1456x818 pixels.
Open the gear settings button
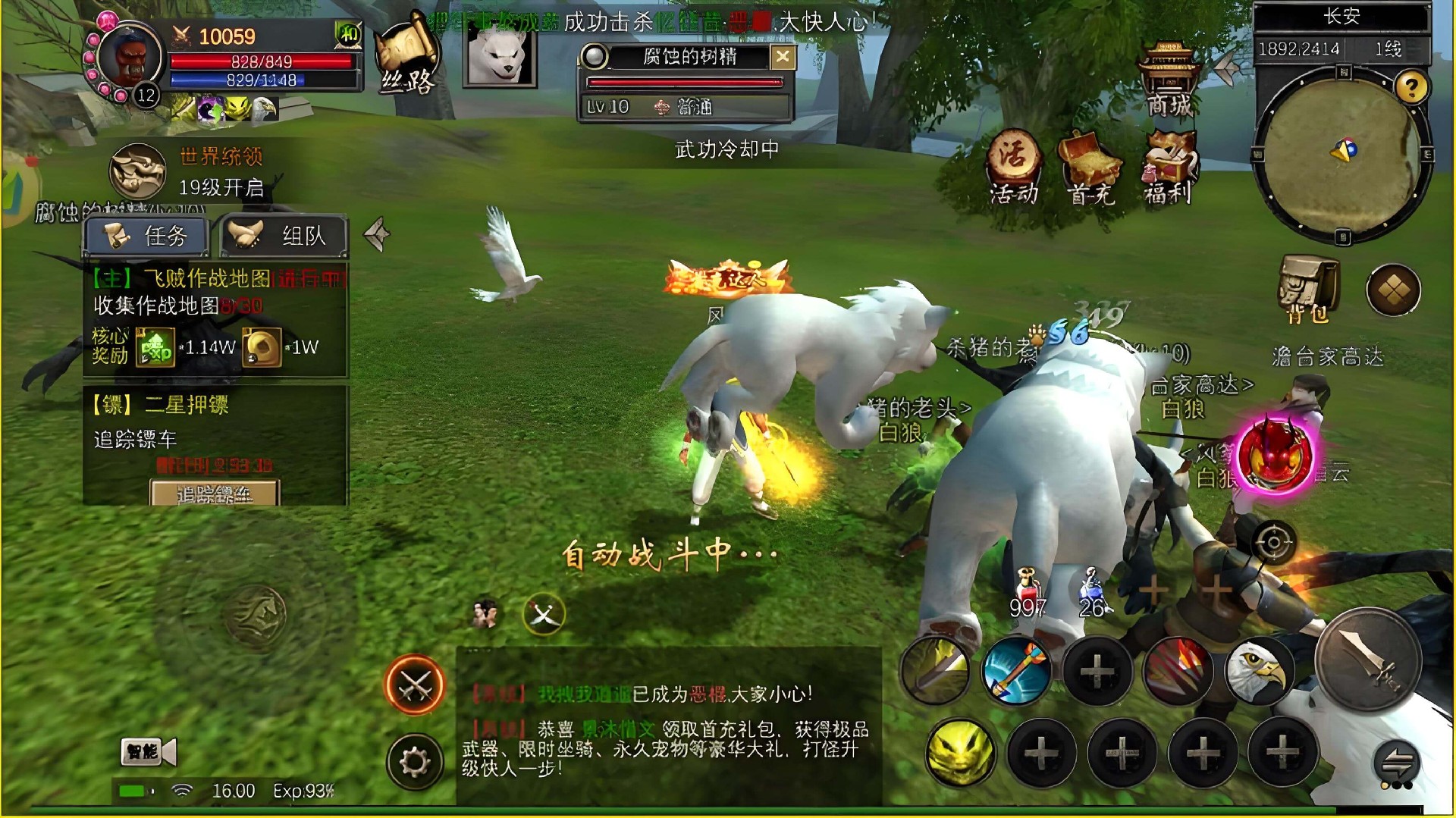pyautogui.click(x=414, y=761)
